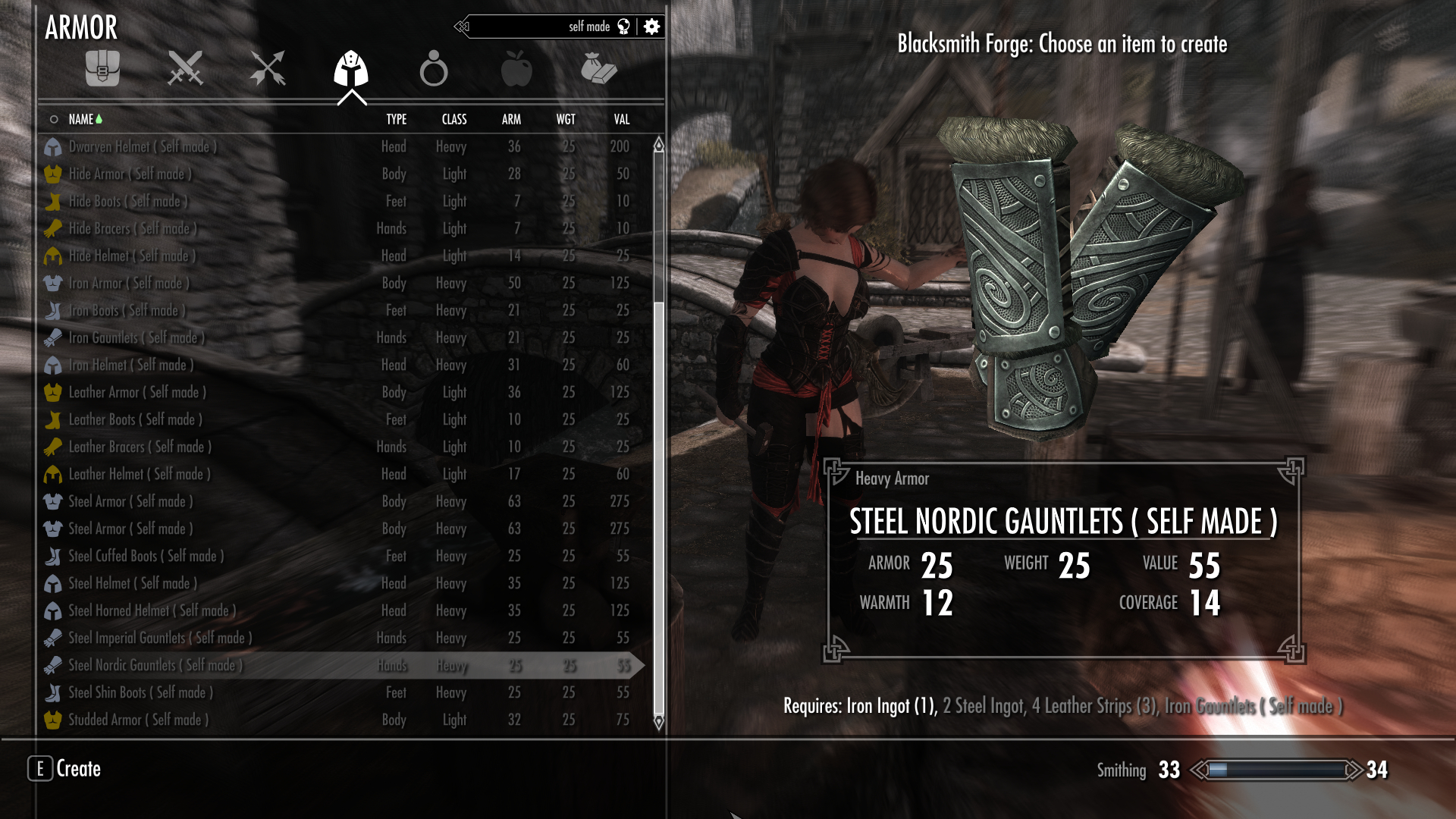The width and height of the screenshot is (1456, 819).
Task: Choose Steel Horned Helmet ( Self made )
Action: coord(152,610)
